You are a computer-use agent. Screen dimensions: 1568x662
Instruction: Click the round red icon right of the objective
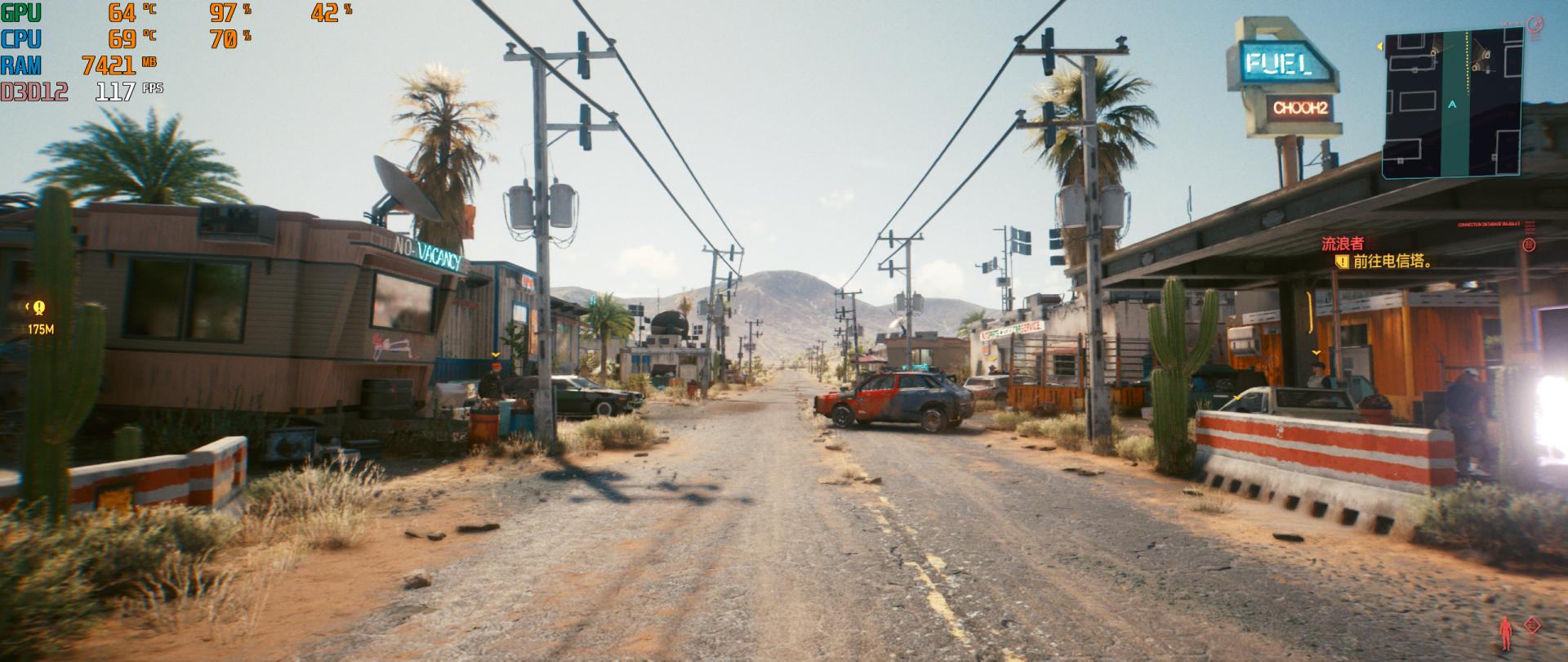coord(1529,244)
